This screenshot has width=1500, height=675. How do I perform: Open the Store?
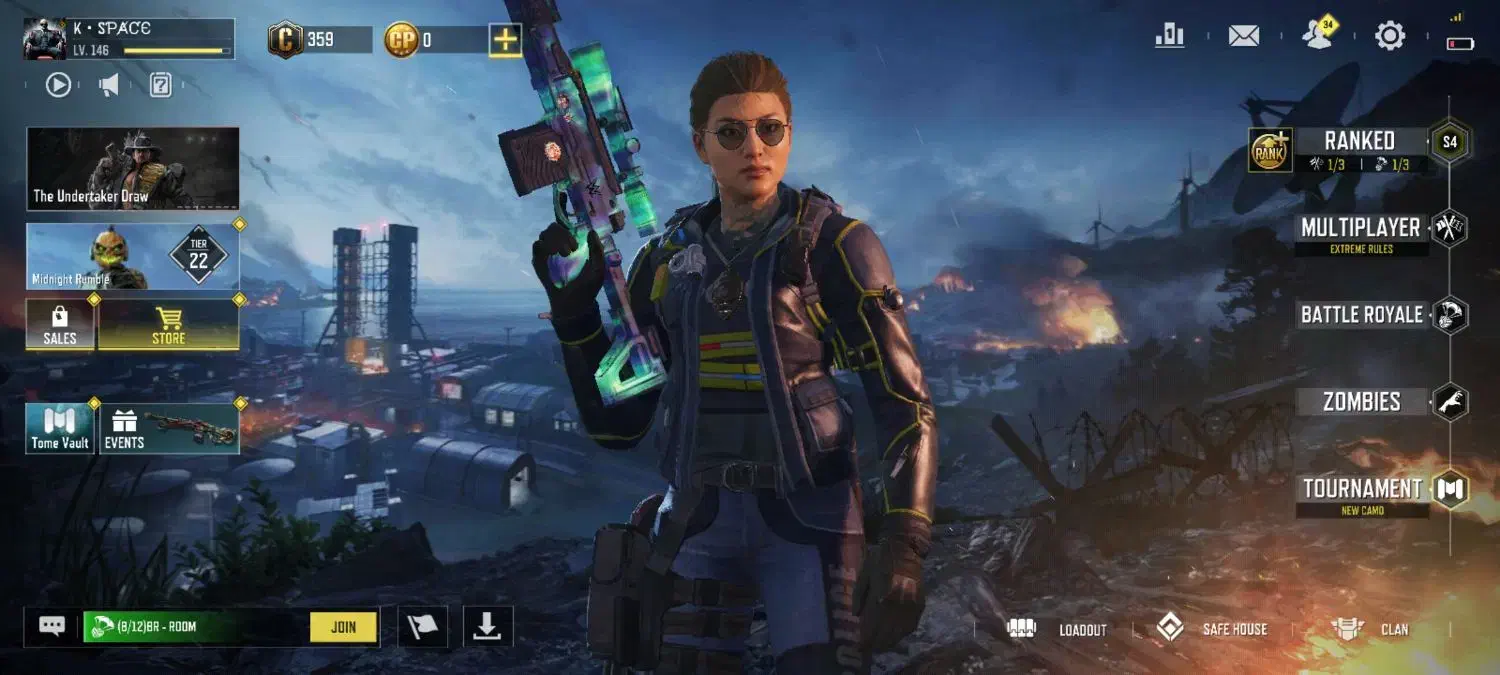point(168,325)
